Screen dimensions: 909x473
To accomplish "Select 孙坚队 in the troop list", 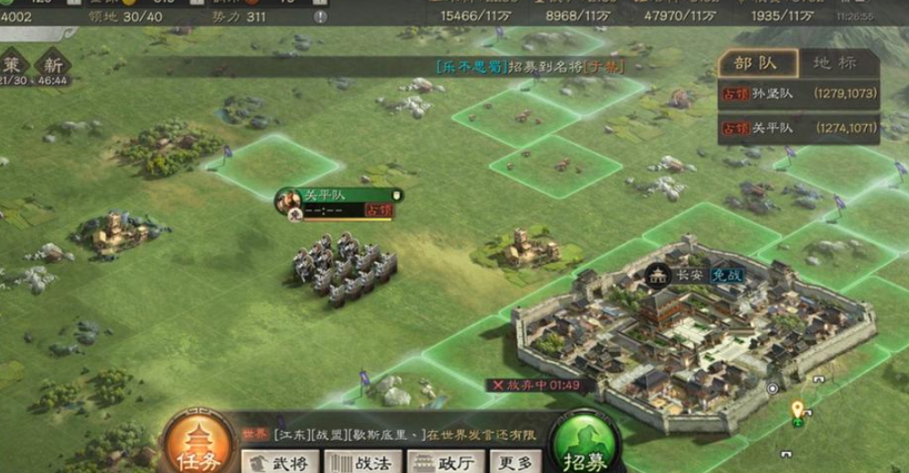I will coord(800,94).
